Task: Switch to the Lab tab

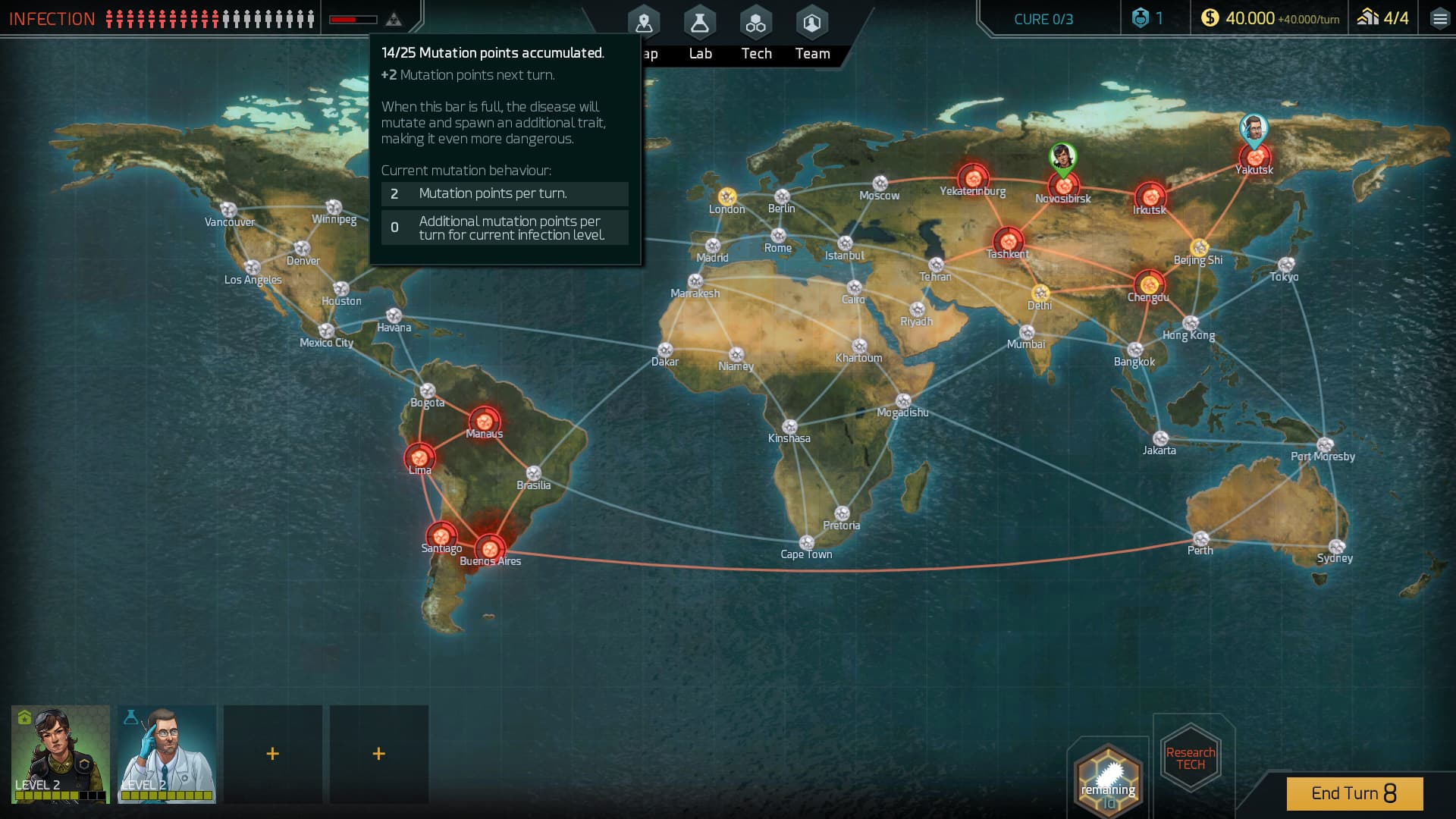Action: [x=699, y=23]
